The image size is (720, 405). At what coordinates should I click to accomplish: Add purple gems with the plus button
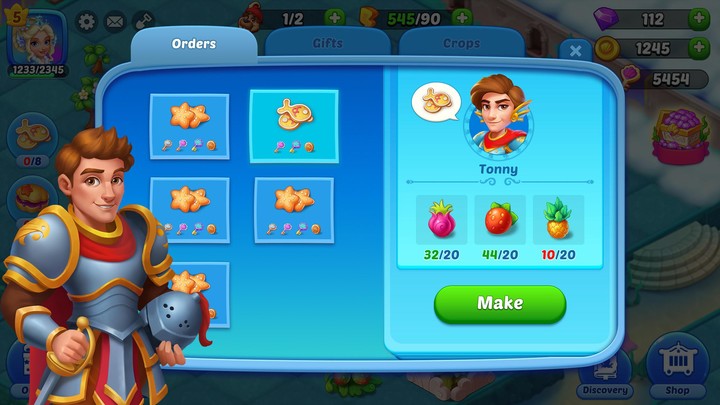697,19
